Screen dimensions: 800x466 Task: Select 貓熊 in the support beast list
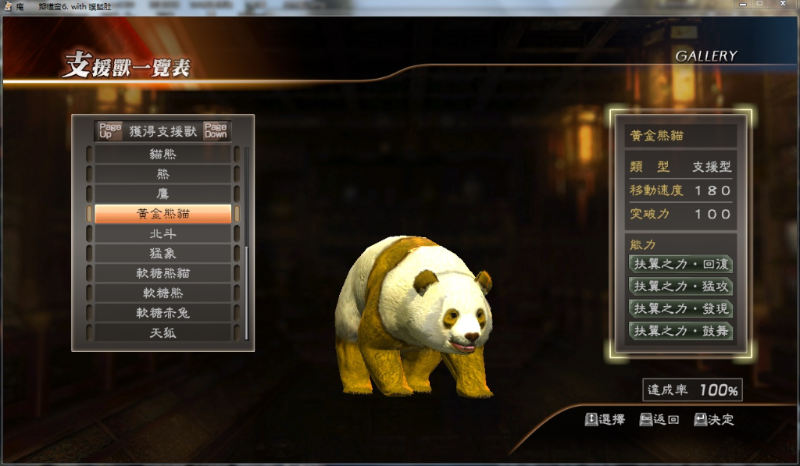pos(163,155)
